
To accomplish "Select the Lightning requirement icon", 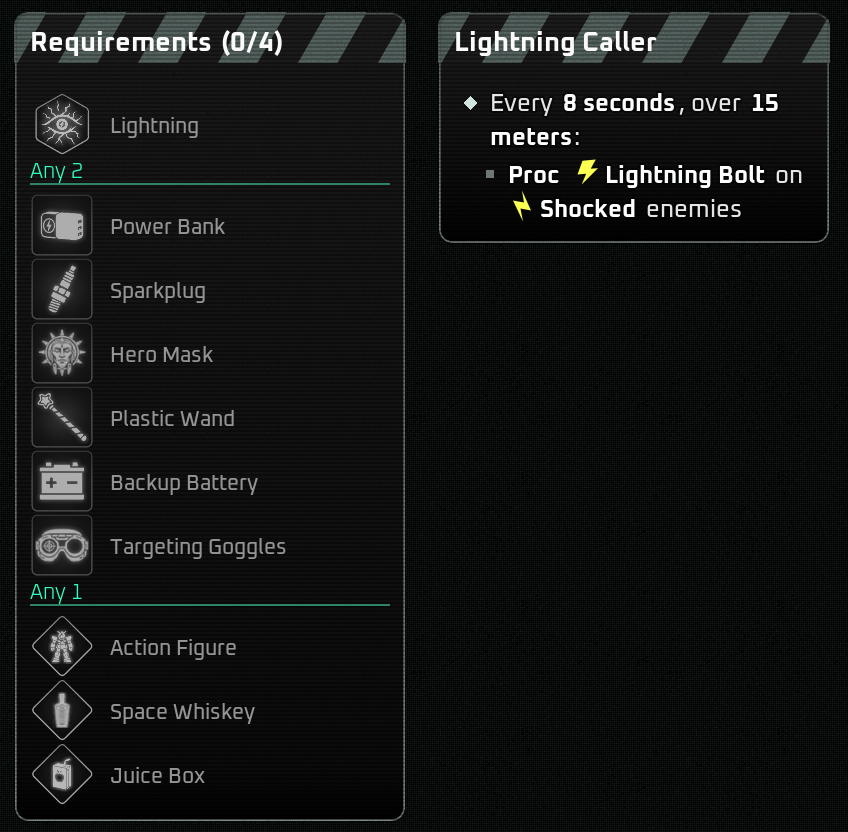I will point(62,124).
